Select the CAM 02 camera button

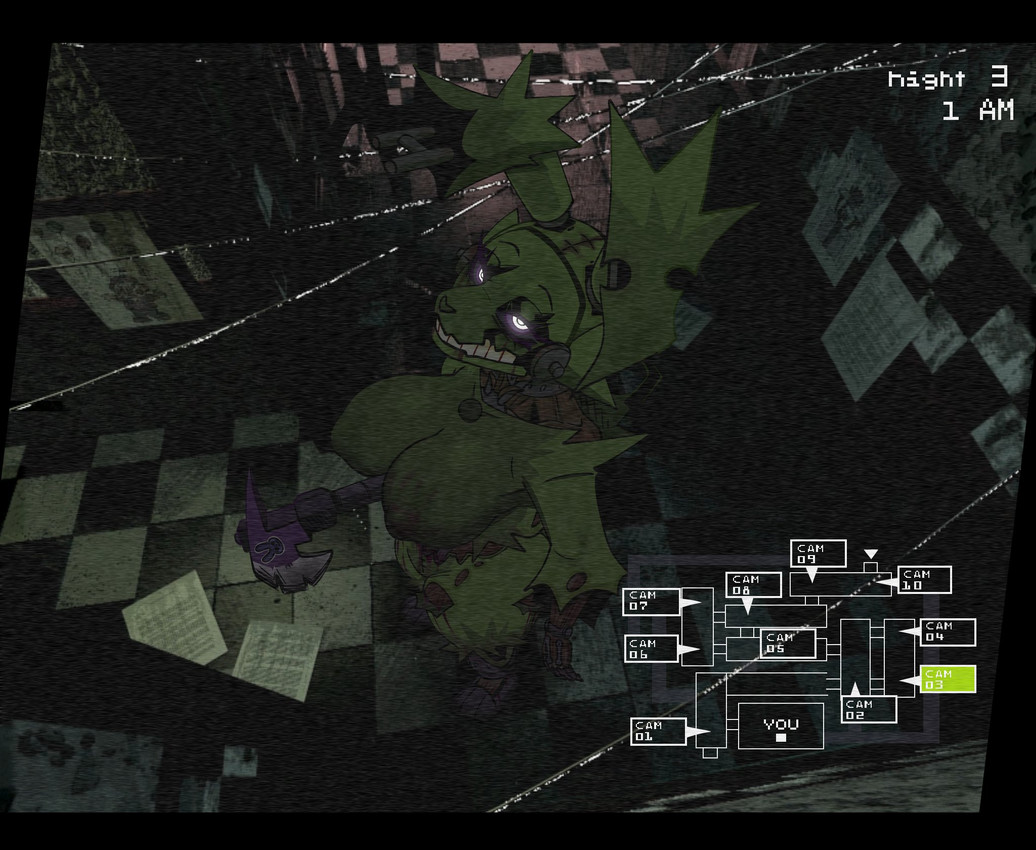[x=869, y=710]
